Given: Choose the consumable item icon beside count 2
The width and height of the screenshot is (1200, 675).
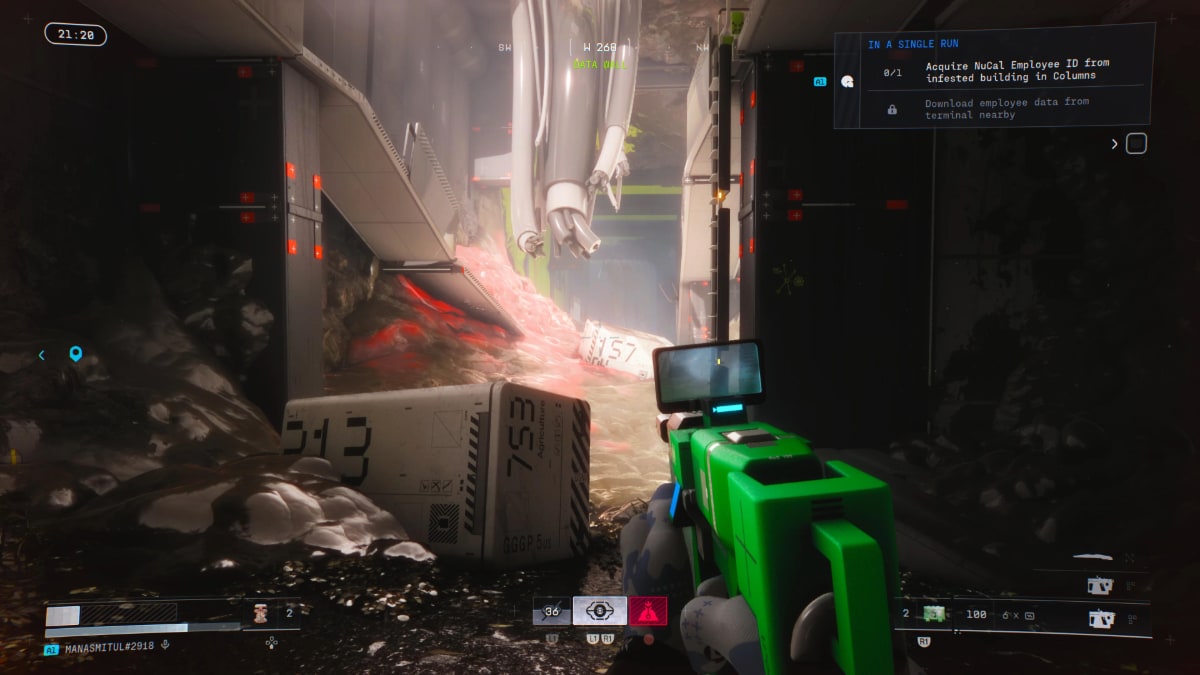Looking at the screenshot, I should (260, 613).
